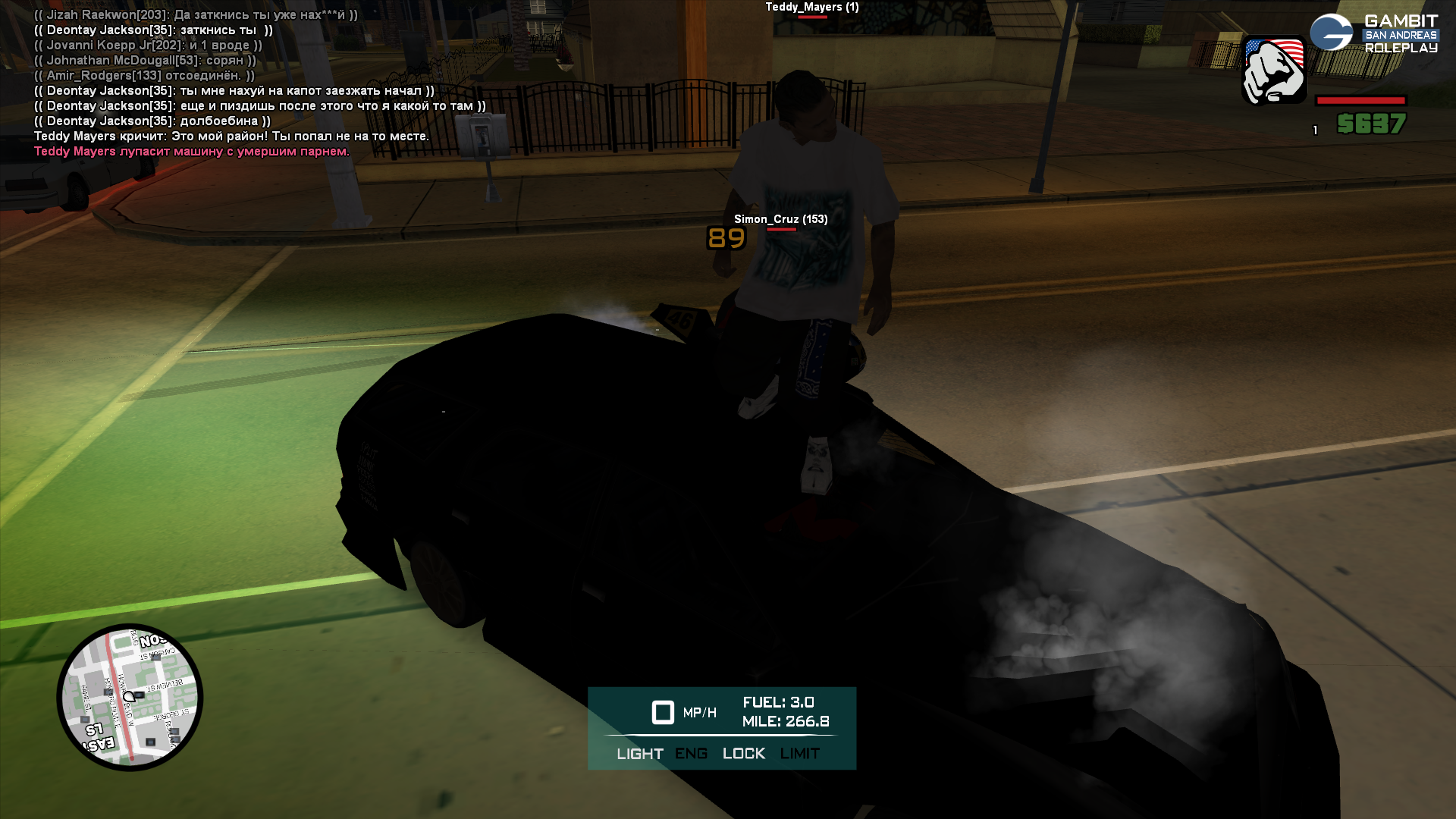Click the pink Teddy Mayers action chat line
1456x819 pixels.
point(191,151)
